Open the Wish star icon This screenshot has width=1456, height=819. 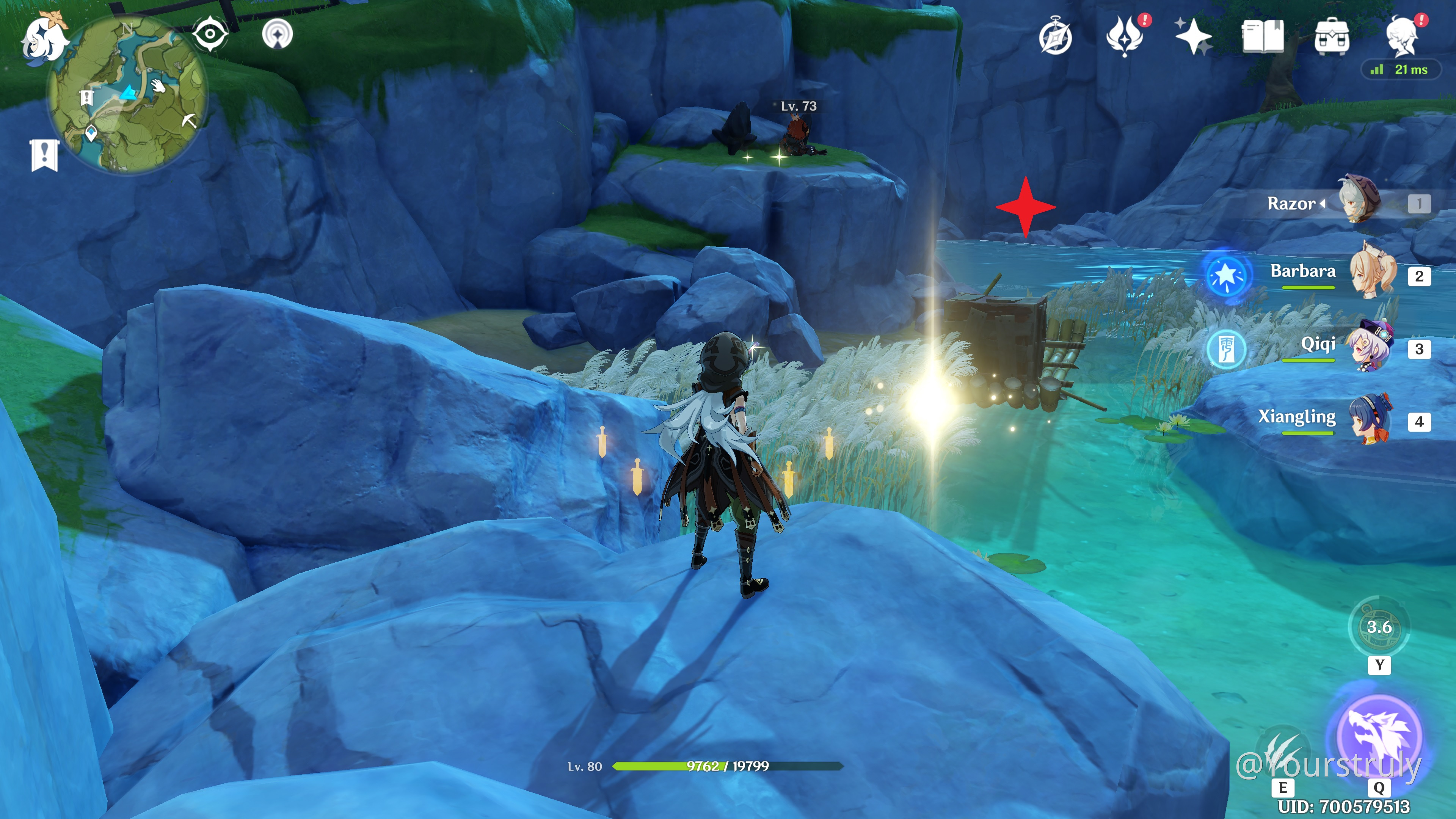point(1193,37)
